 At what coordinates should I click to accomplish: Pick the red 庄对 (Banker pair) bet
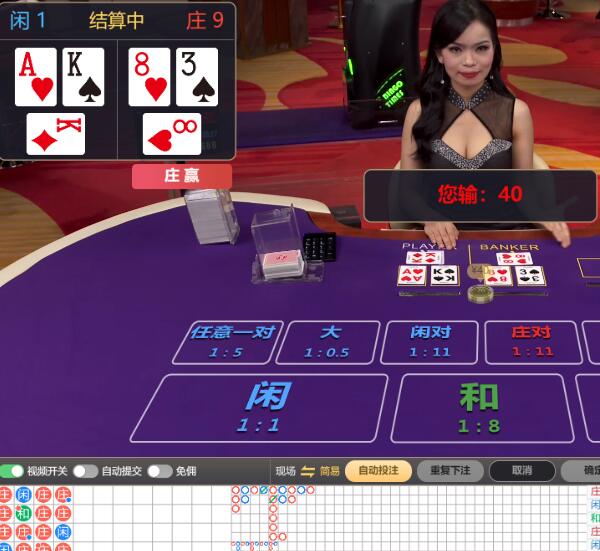531,341
